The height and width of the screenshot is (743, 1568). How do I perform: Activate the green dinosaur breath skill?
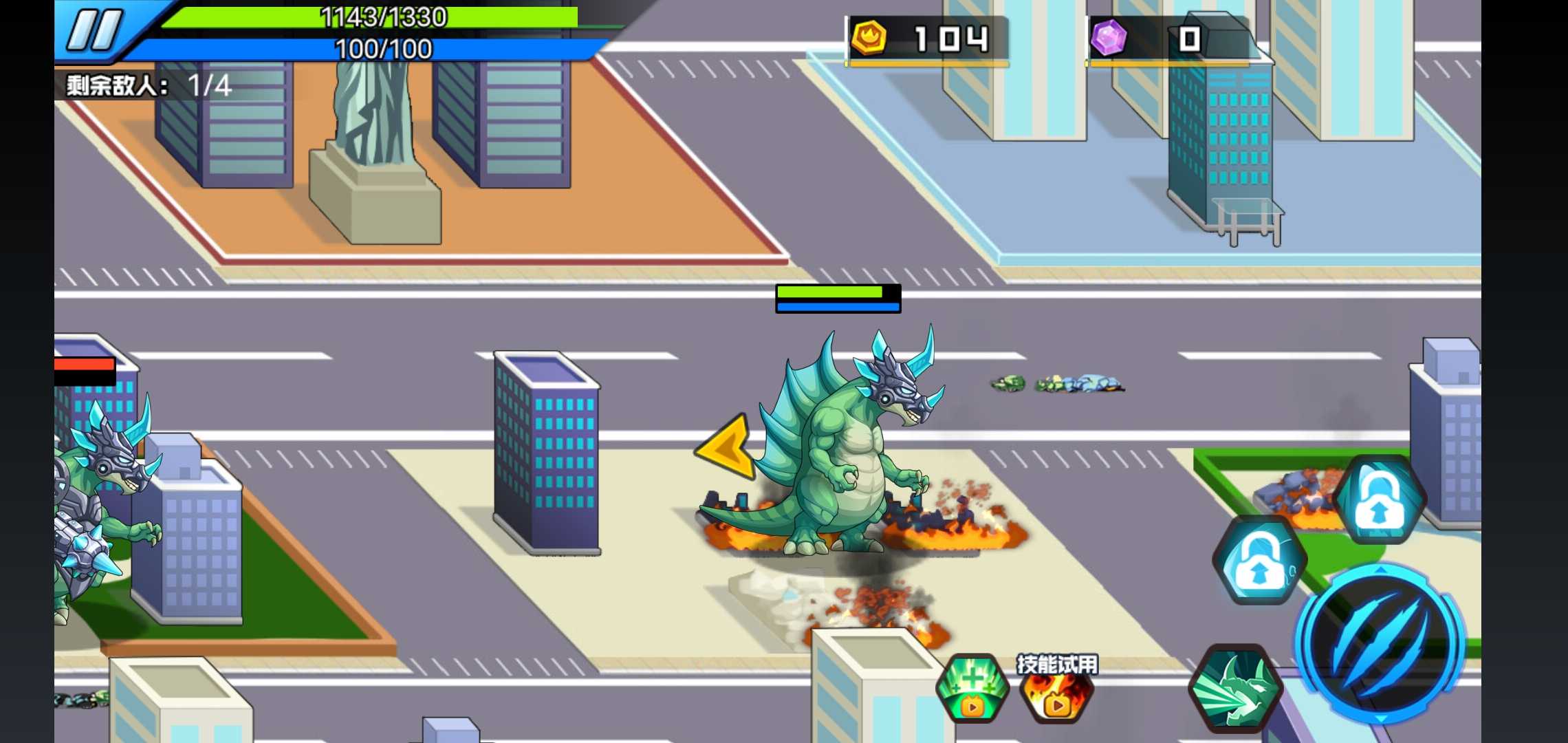1234,688
